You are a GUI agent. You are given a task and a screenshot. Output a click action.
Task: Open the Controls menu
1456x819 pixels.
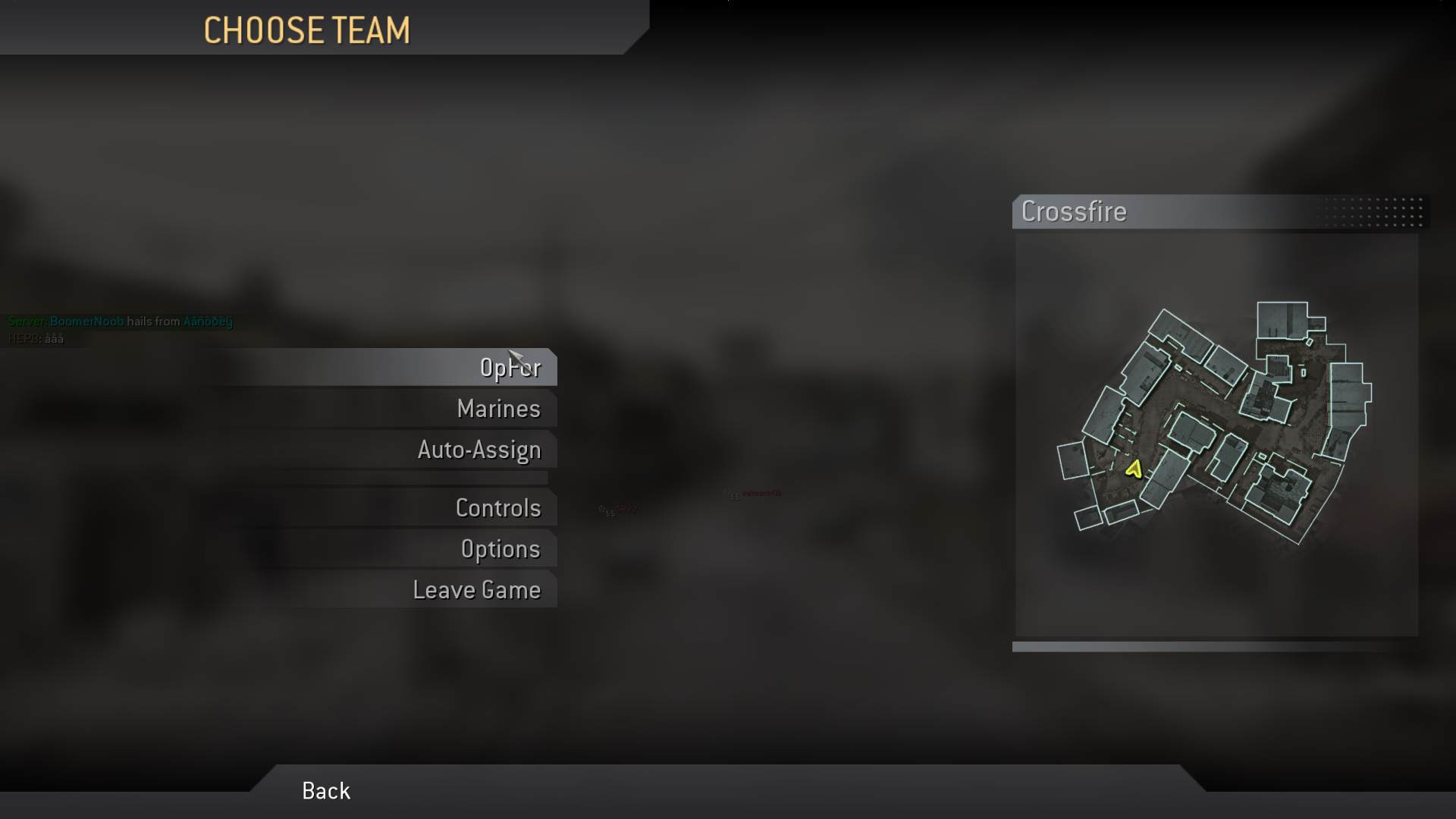point(498,508)
